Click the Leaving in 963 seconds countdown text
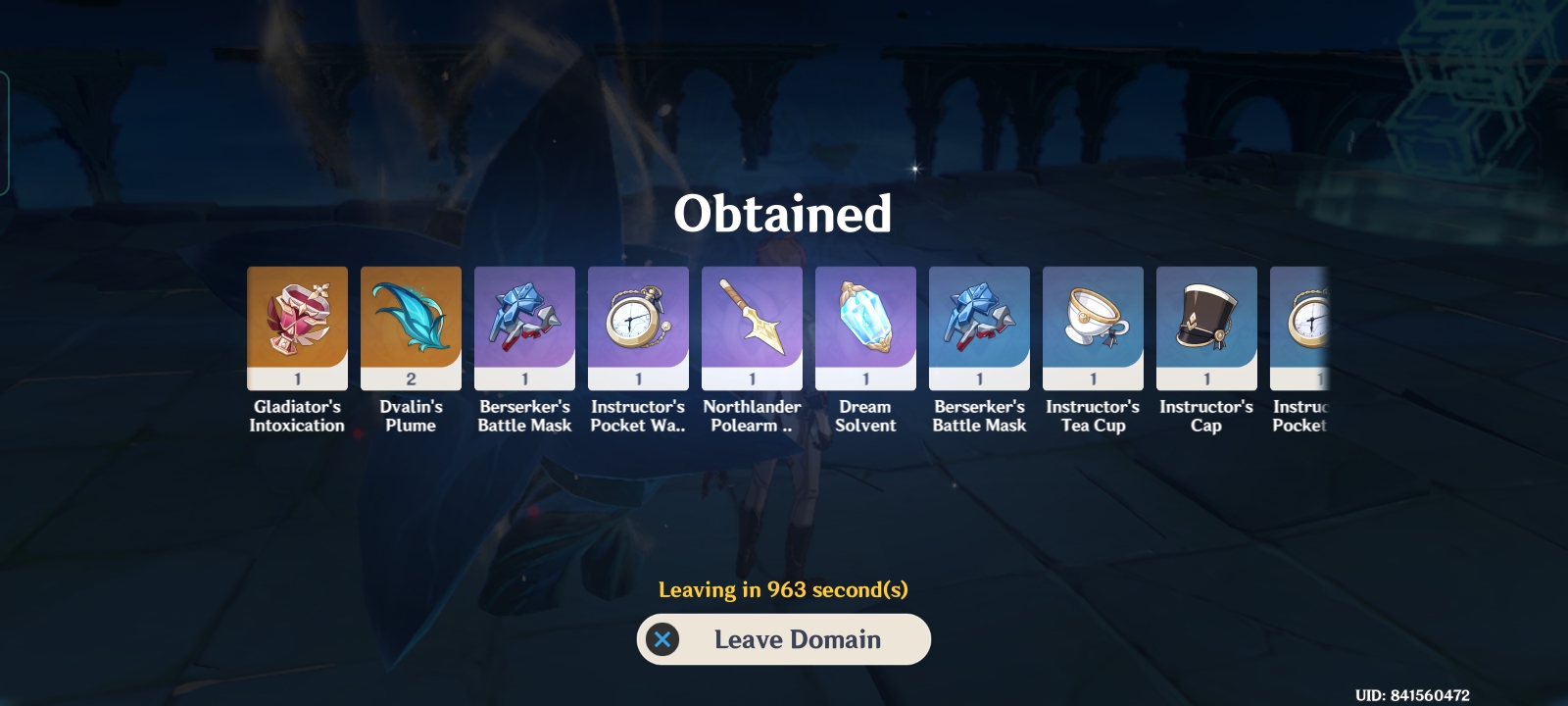This screenshot has width=1568, height=706. (783, 589)
